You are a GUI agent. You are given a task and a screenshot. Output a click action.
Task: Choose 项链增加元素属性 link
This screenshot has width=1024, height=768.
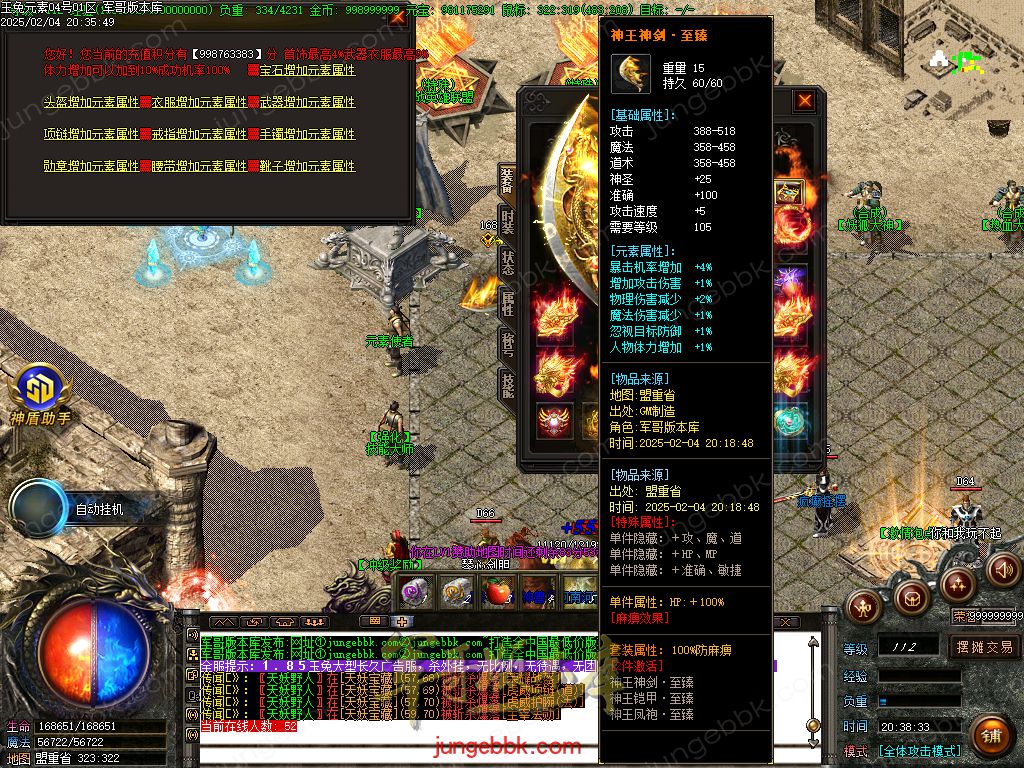click(x=91, y=134)
